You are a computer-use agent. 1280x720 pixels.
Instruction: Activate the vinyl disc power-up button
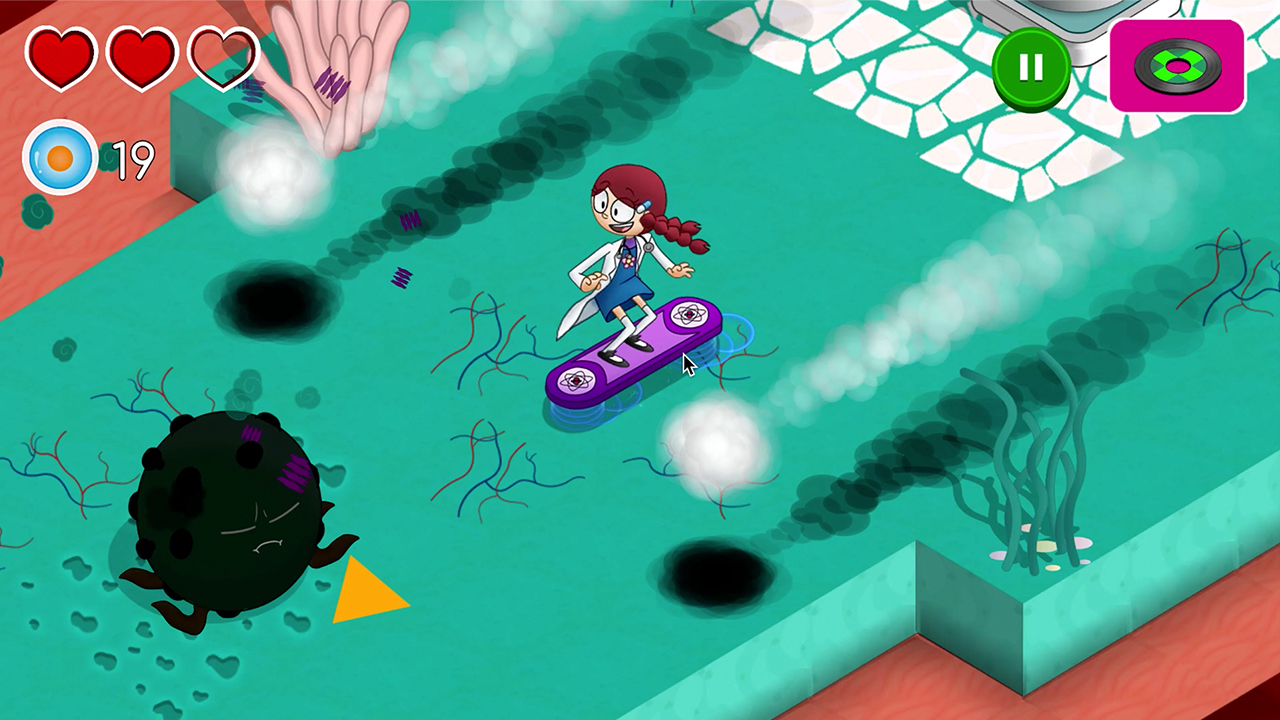(1176, 66)
